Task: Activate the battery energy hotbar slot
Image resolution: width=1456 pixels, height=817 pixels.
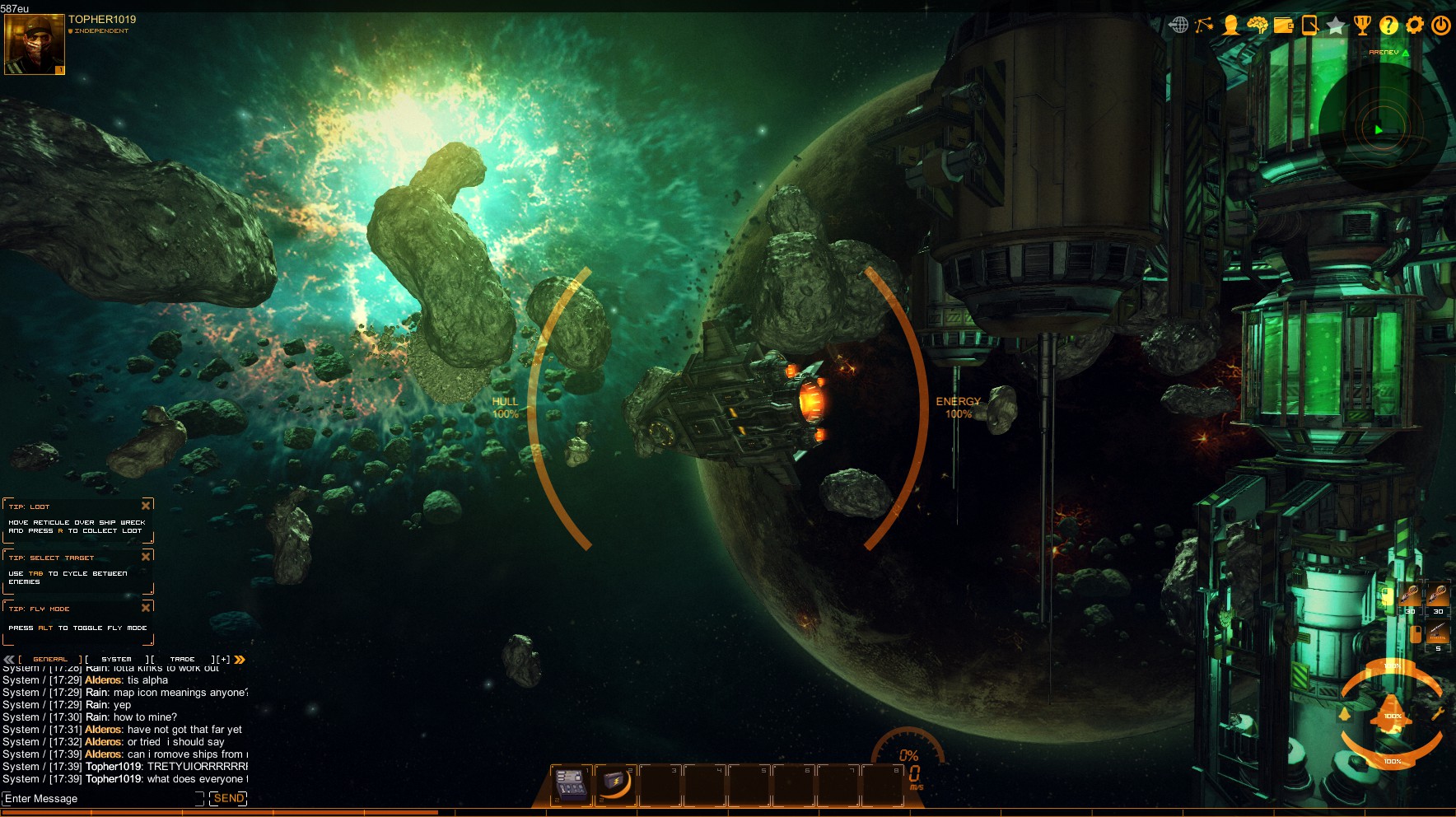Action: [x=614, y=783]
